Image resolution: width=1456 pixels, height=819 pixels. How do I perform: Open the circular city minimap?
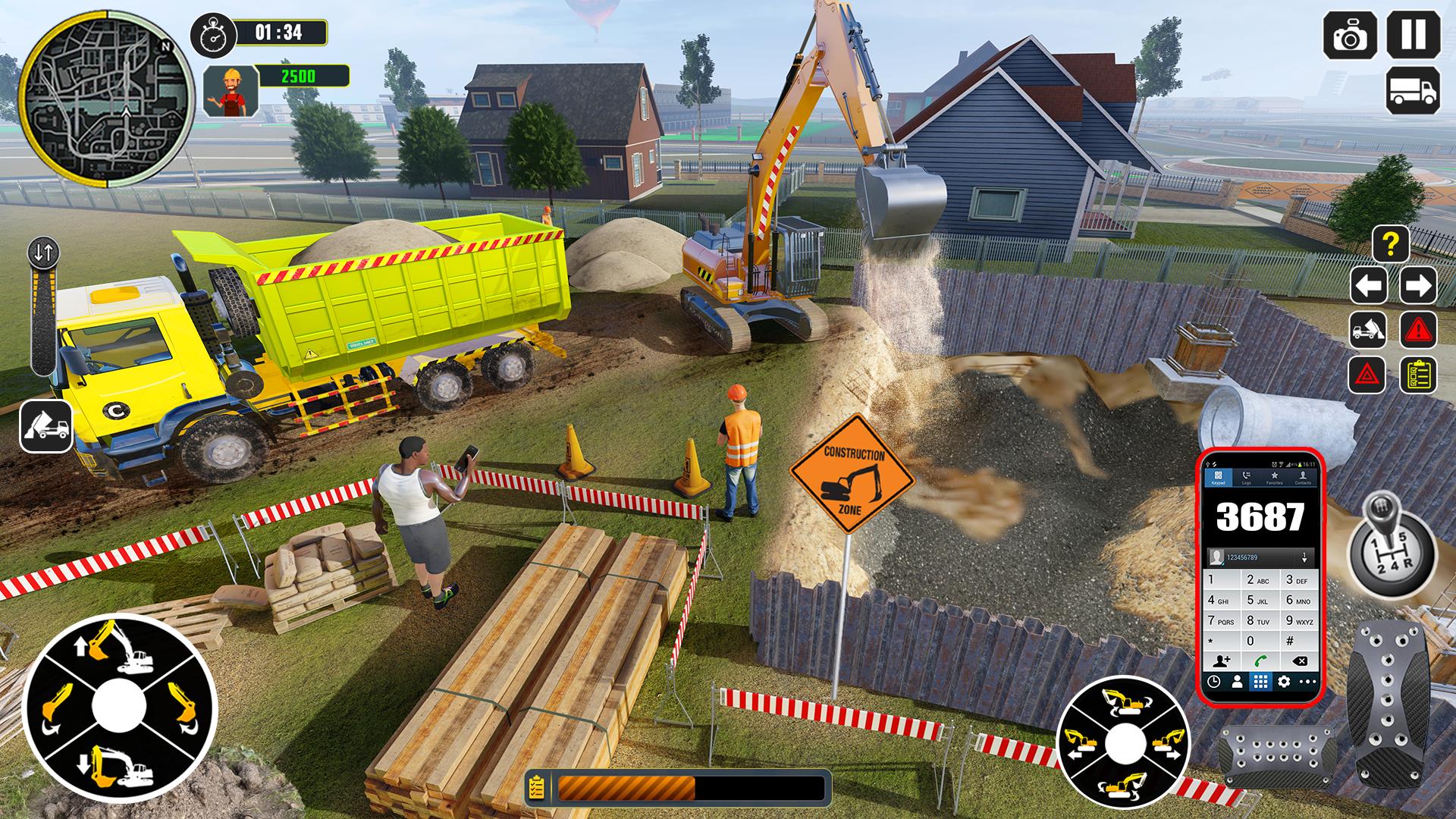click(x=107, y=98)
